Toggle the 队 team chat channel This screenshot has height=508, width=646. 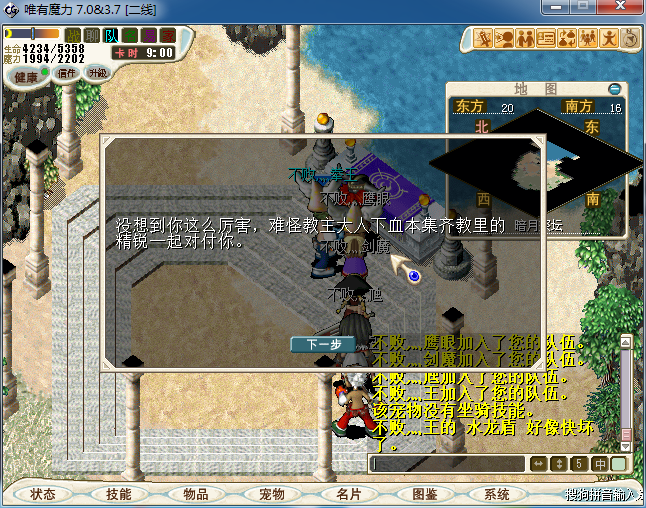(x=111, y=36)
